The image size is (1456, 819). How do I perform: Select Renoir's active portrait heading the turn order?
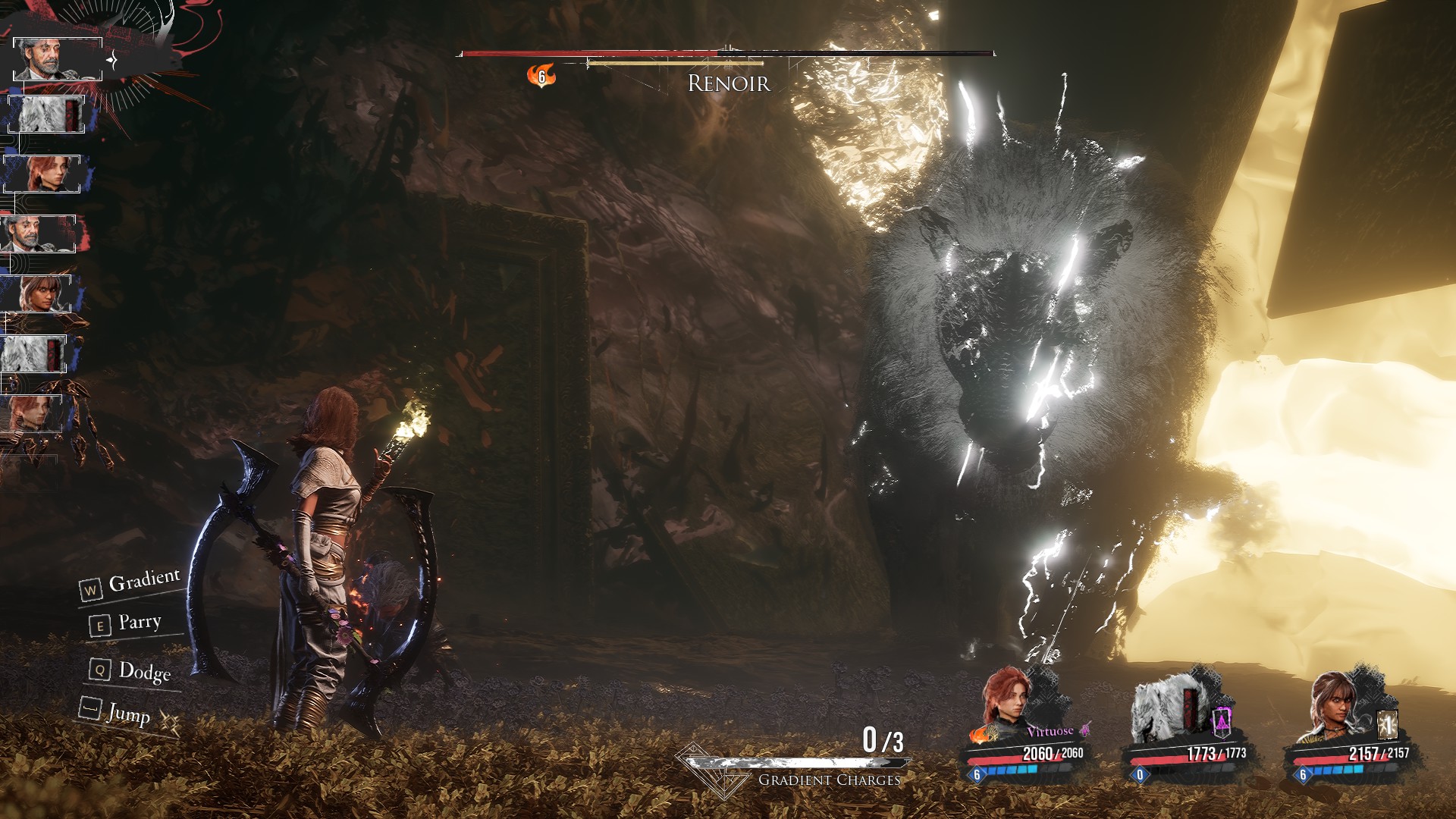(57, 58)
